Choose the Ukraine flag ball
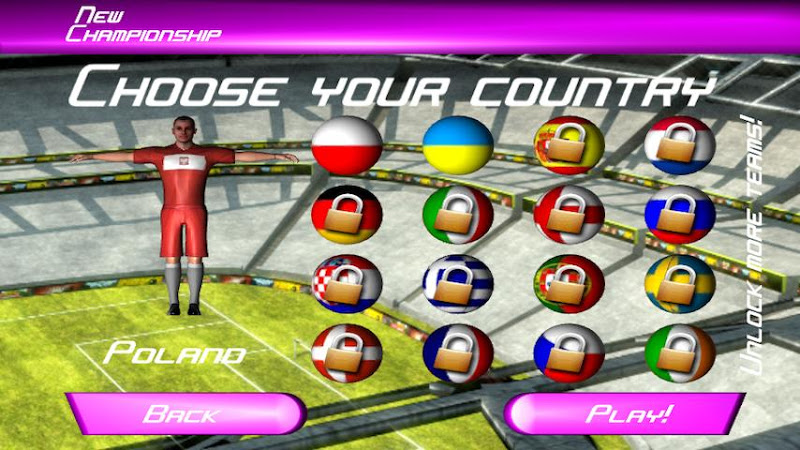The height and width of the screenshot is (450, 800). pos(457,145)
